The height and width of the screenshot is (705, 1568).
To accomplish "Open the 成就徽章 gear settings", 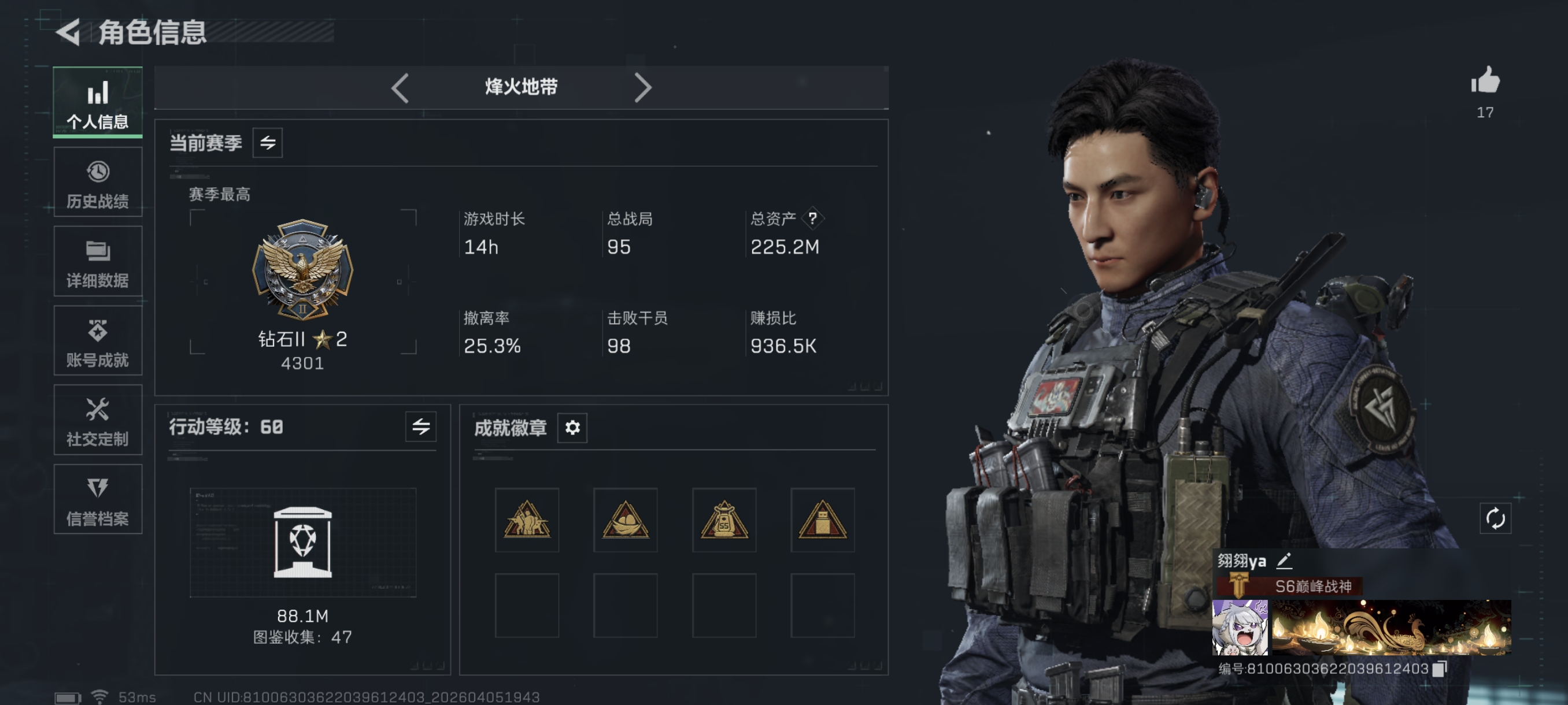I will pyautogui.click(x=572, y=428).
